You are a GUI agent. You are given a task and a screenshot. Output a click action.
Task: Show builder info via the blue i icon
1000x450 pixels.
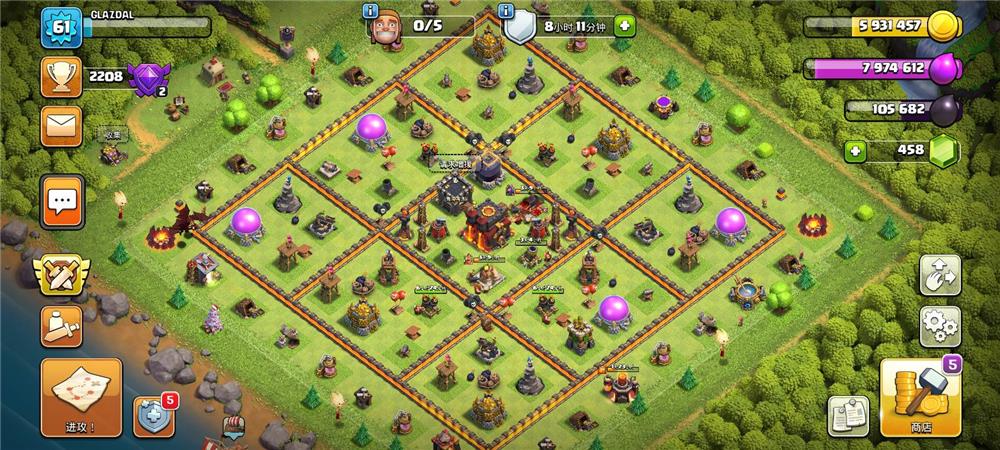pyautogui.click(x=372, y=11)
